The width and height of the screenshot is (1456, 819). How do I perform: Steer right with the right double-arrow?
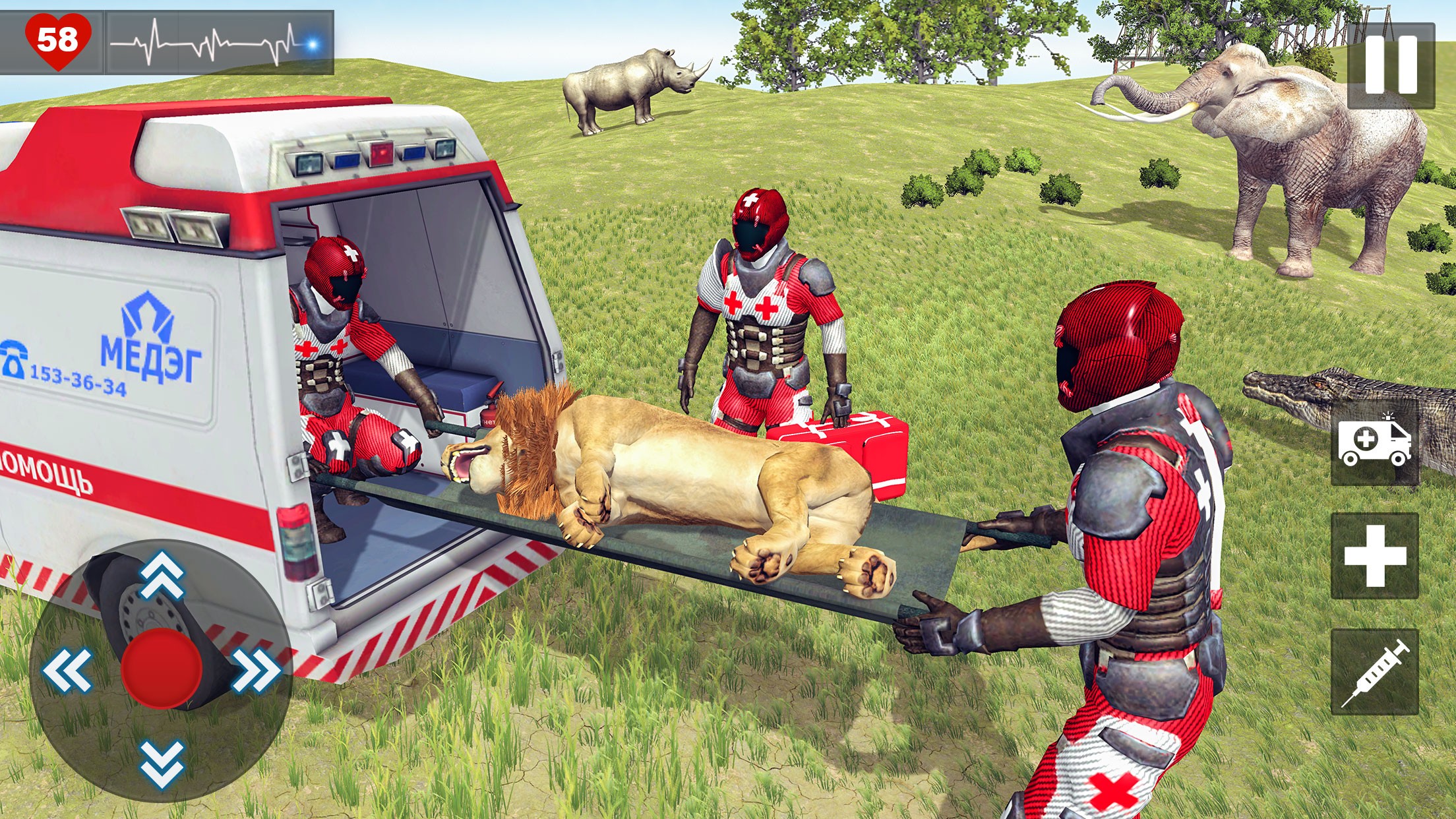point(256,669)
